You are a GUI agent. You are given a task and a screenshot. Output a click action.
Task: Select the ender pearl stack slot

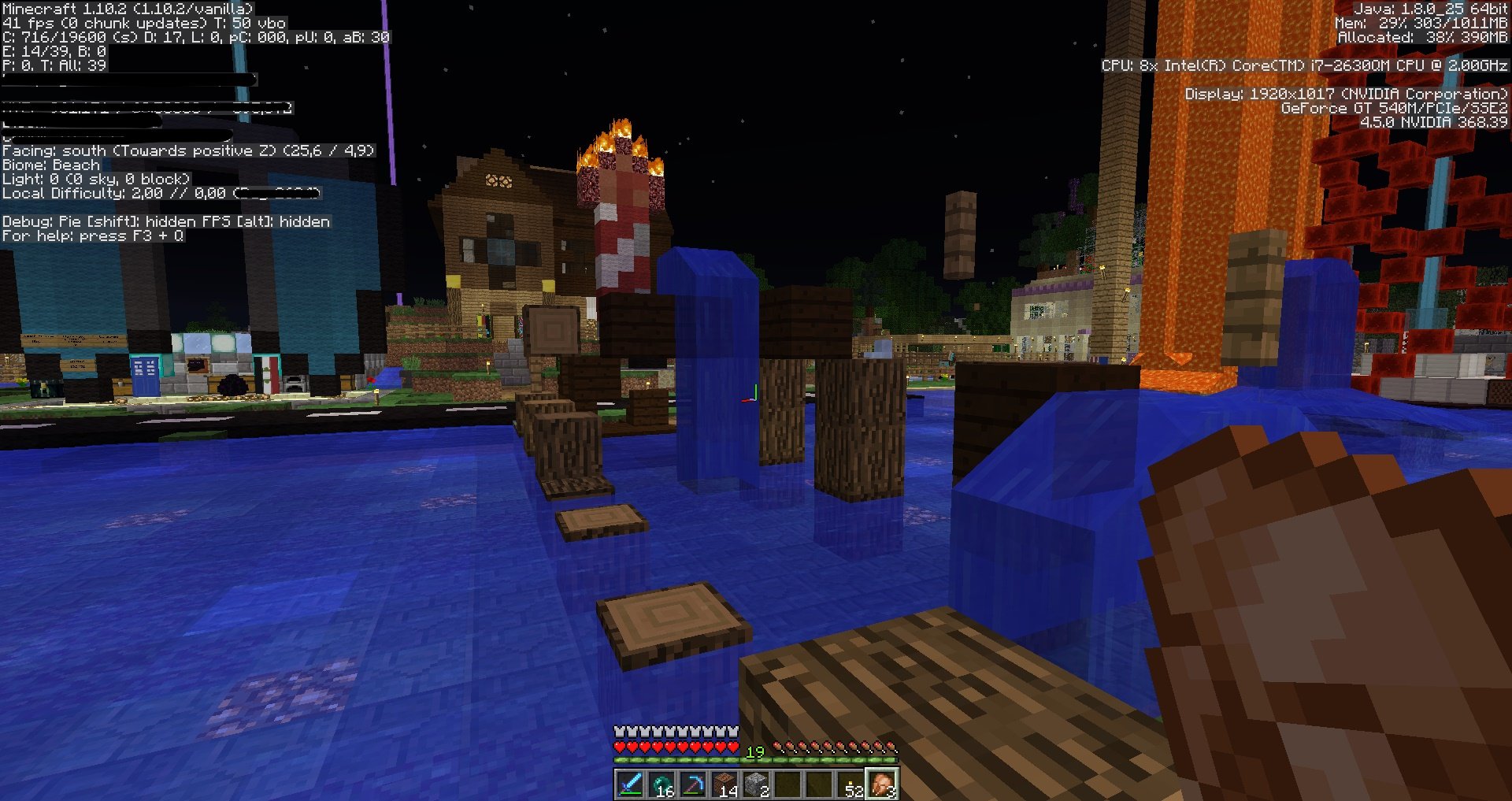(661, 784)
